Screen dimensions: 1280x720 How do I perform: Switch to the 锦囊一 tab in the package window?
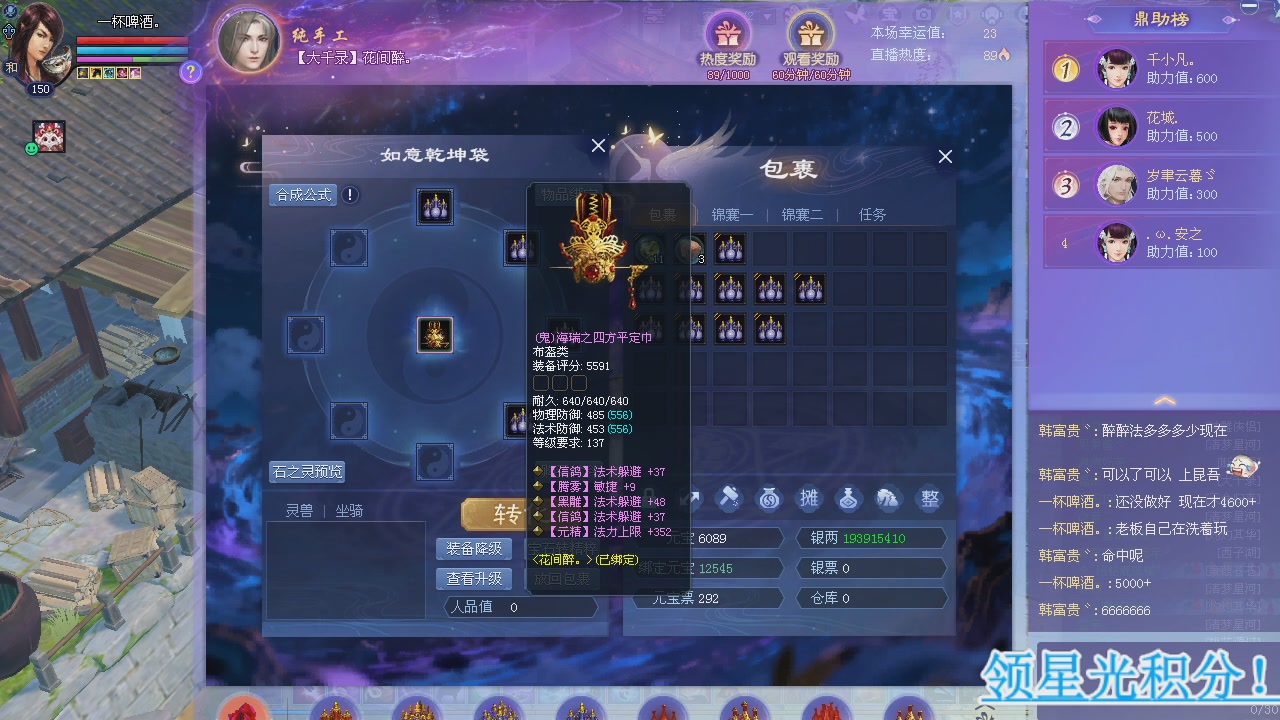click(732, 213)
